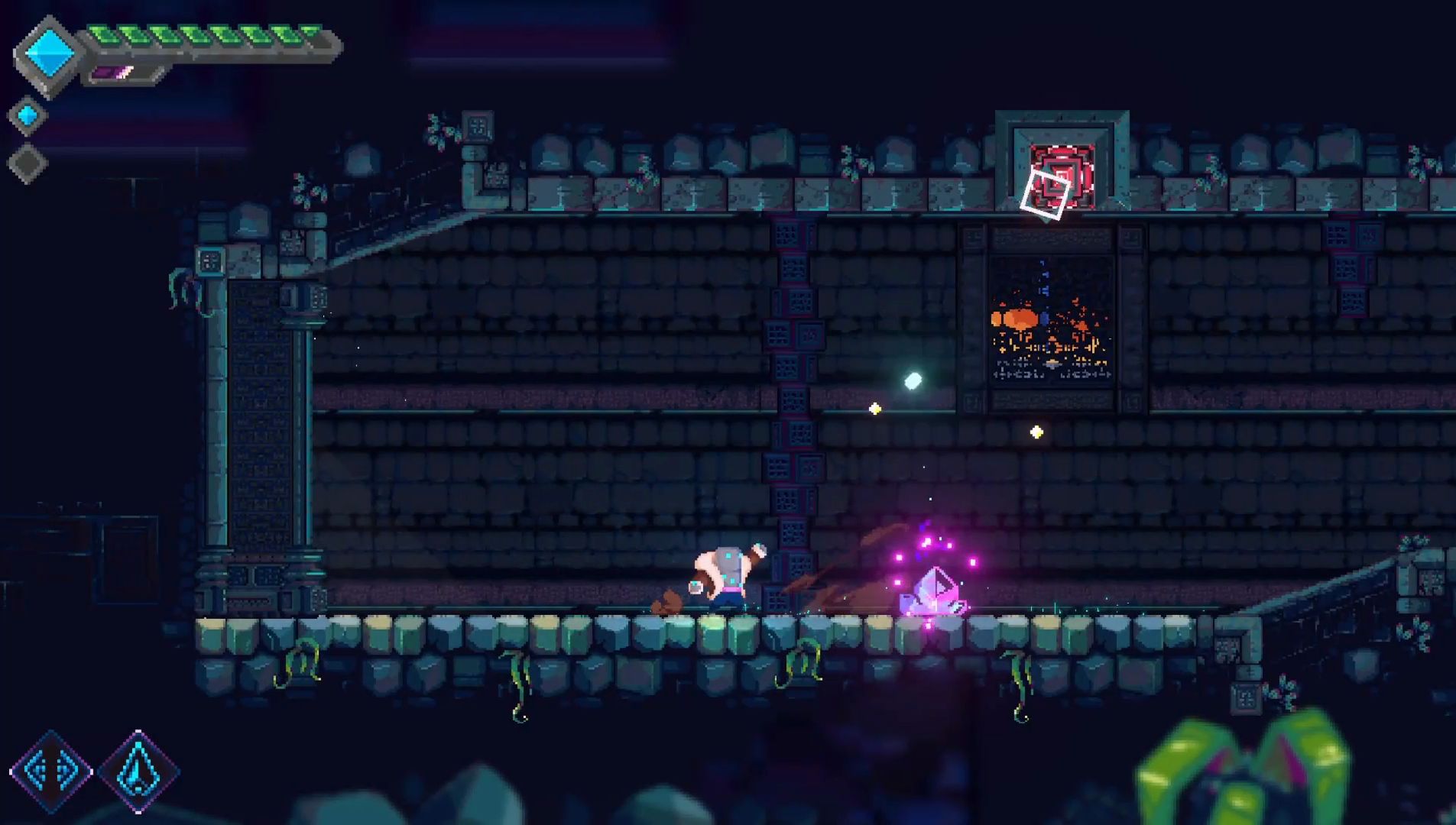Activate the left-right arrows dash ability icon
Image resolution: width=1456 pixels, height=825 pixels.
tap(50, 771)
